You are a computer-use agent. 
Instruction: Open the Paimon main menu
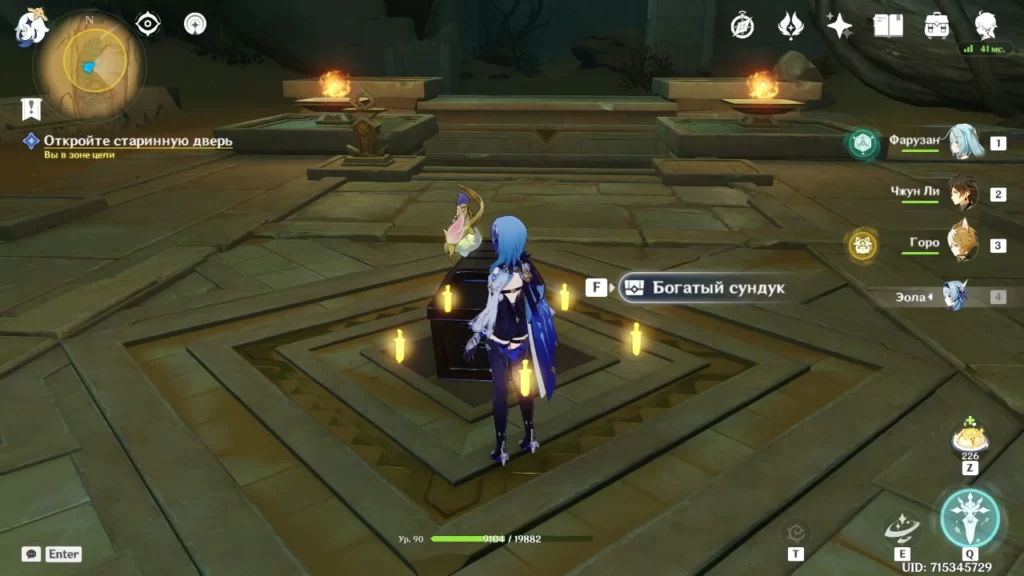point(30,28)
